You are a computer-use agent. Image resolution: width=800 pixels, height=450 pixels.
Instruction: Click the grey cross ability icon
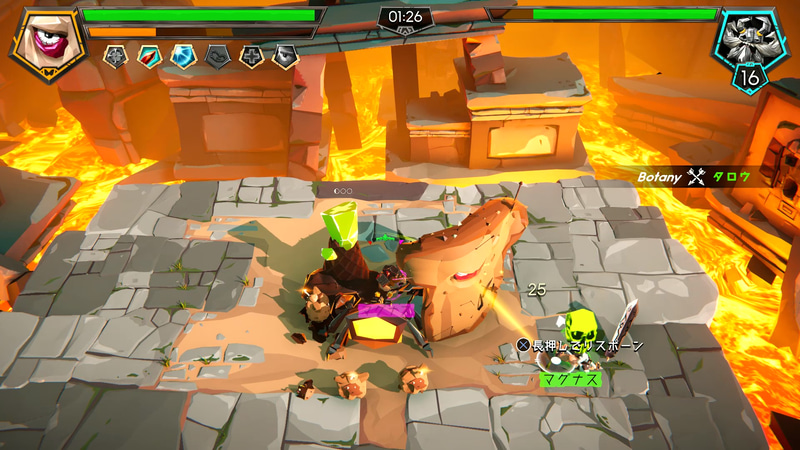[251, 57]
